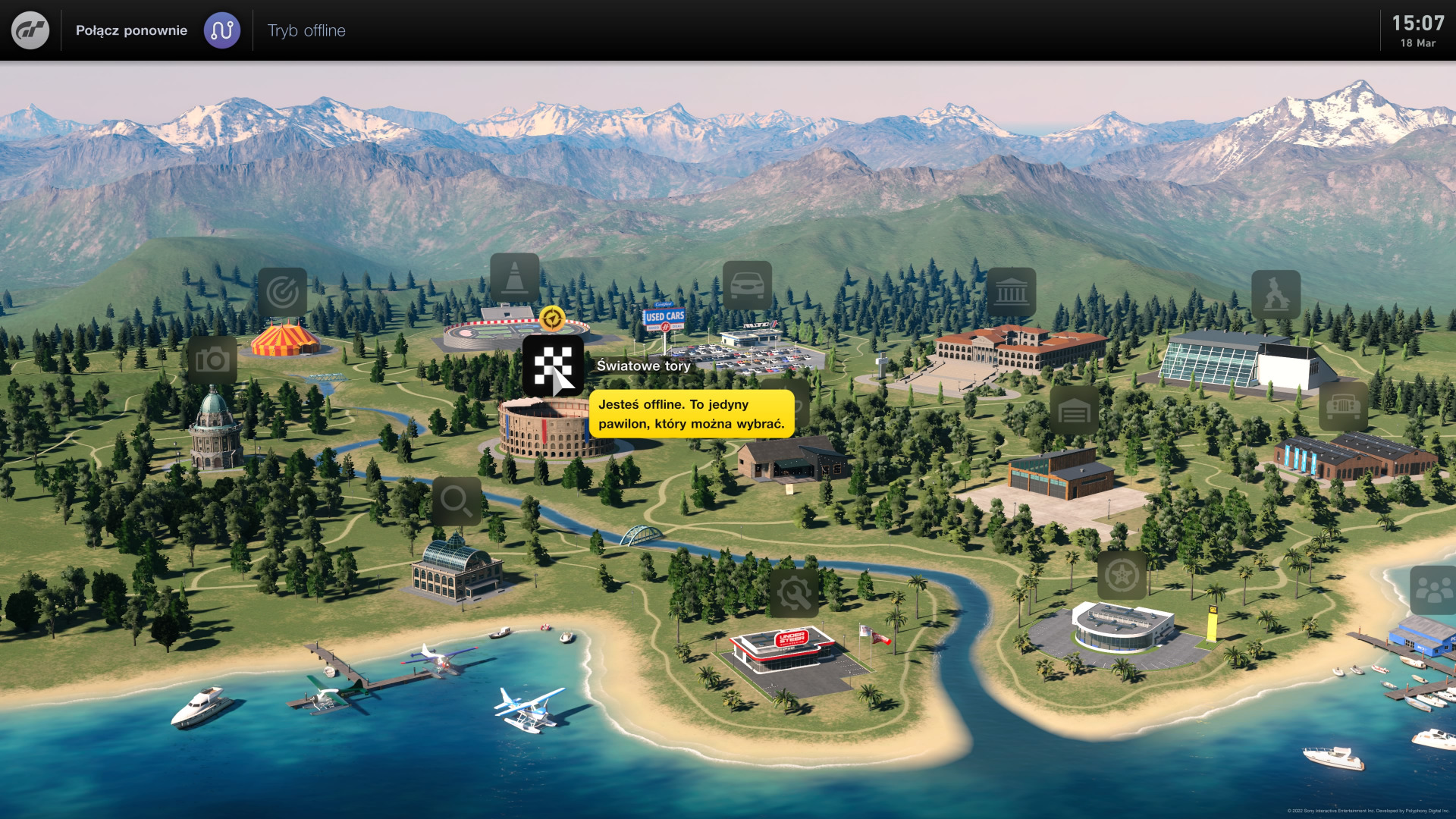This screenshot has width=1456, height=819.
Task: Open the magnifying glass Showcase icon
Action: tap(457, 501)
